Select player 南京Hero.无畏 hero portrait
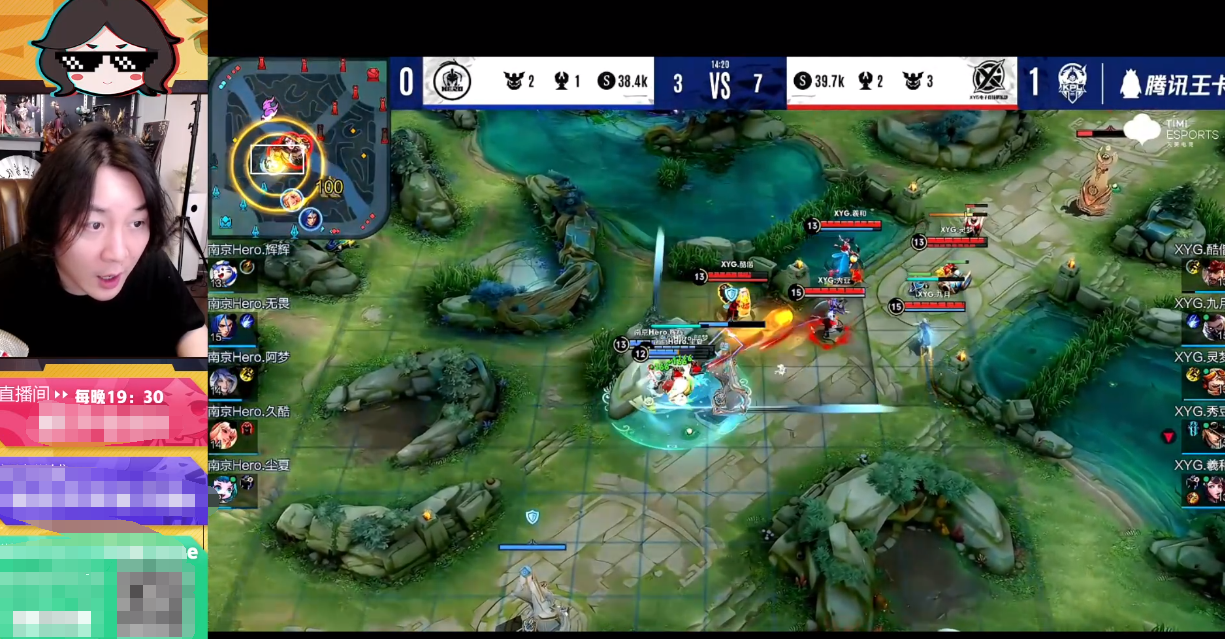This screenshot has width=1225, height=639. coord(222,327)
